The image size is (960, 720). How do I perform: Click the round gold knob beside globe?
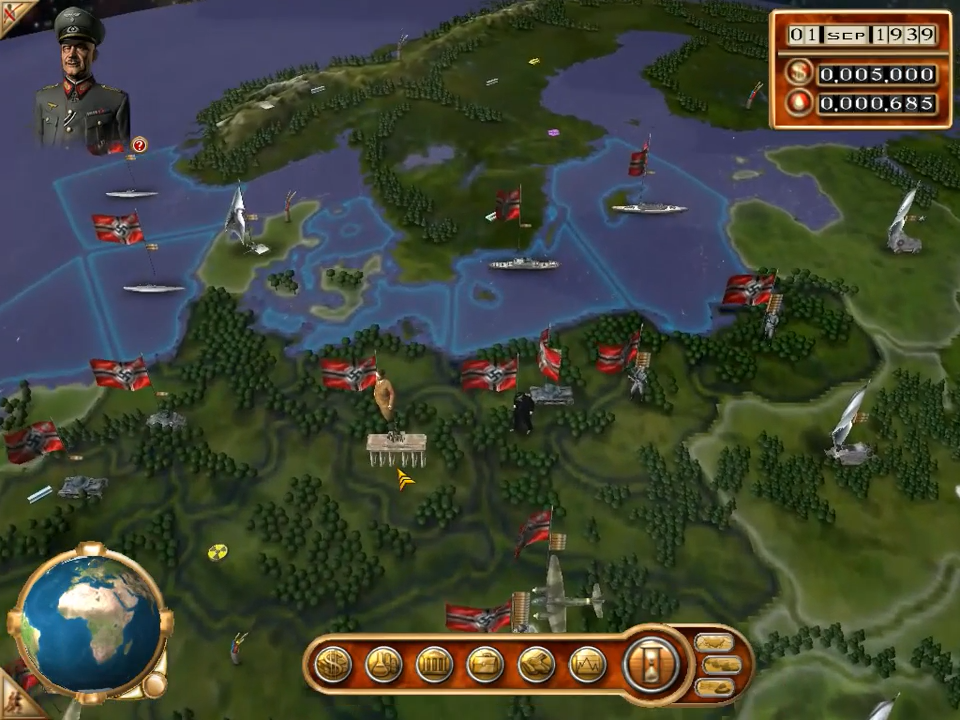(153, 685)
